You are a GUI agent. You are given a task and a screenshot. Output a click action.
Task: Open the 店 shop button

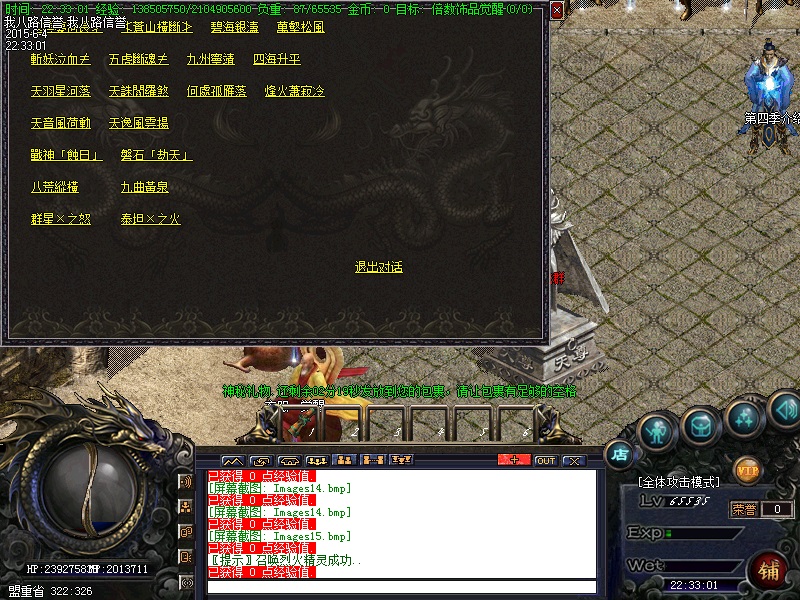point(619,453)
